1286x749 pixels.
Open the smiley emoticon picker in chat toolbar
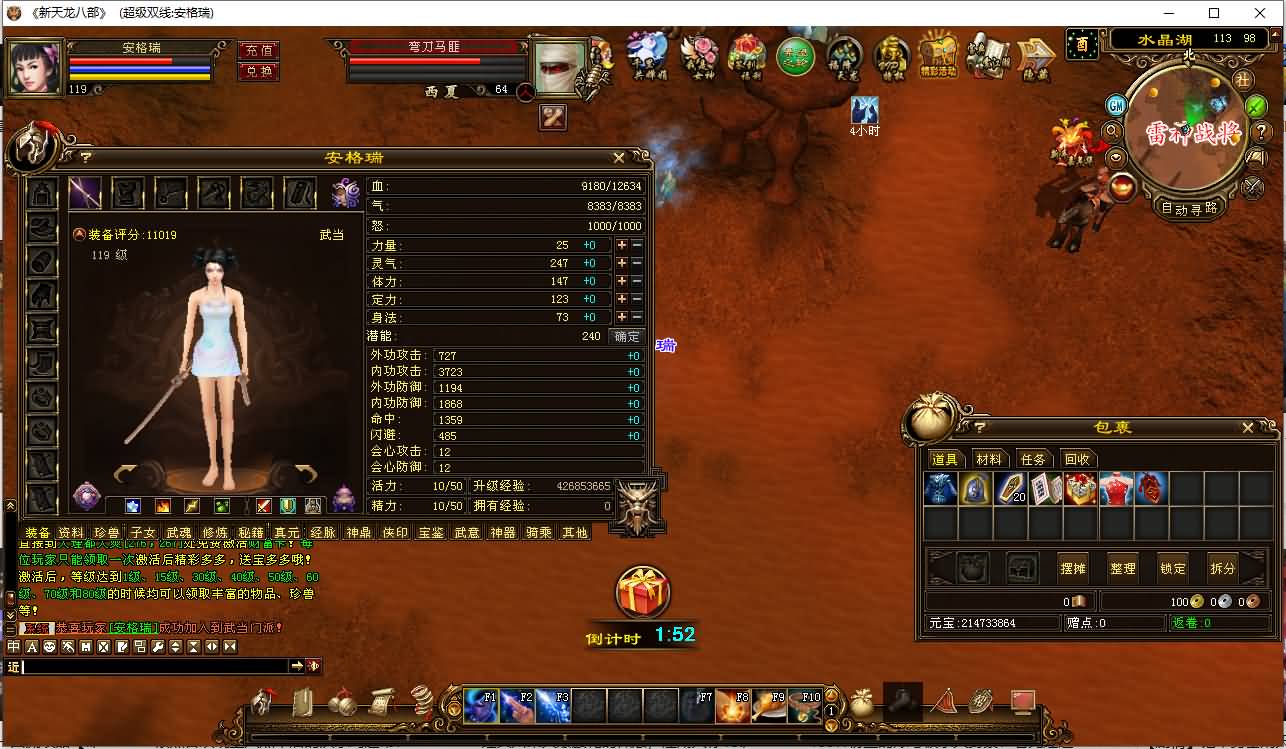48,646
